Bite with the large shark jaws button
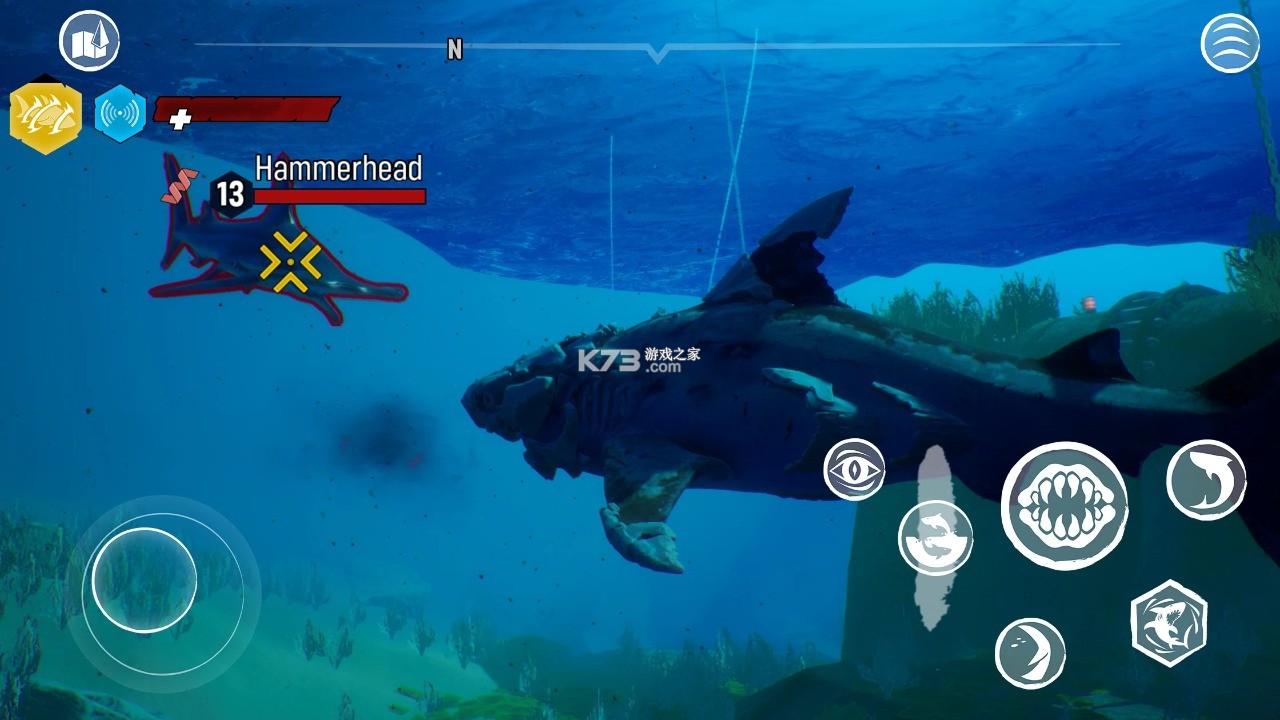 (x=1064, y=506)
